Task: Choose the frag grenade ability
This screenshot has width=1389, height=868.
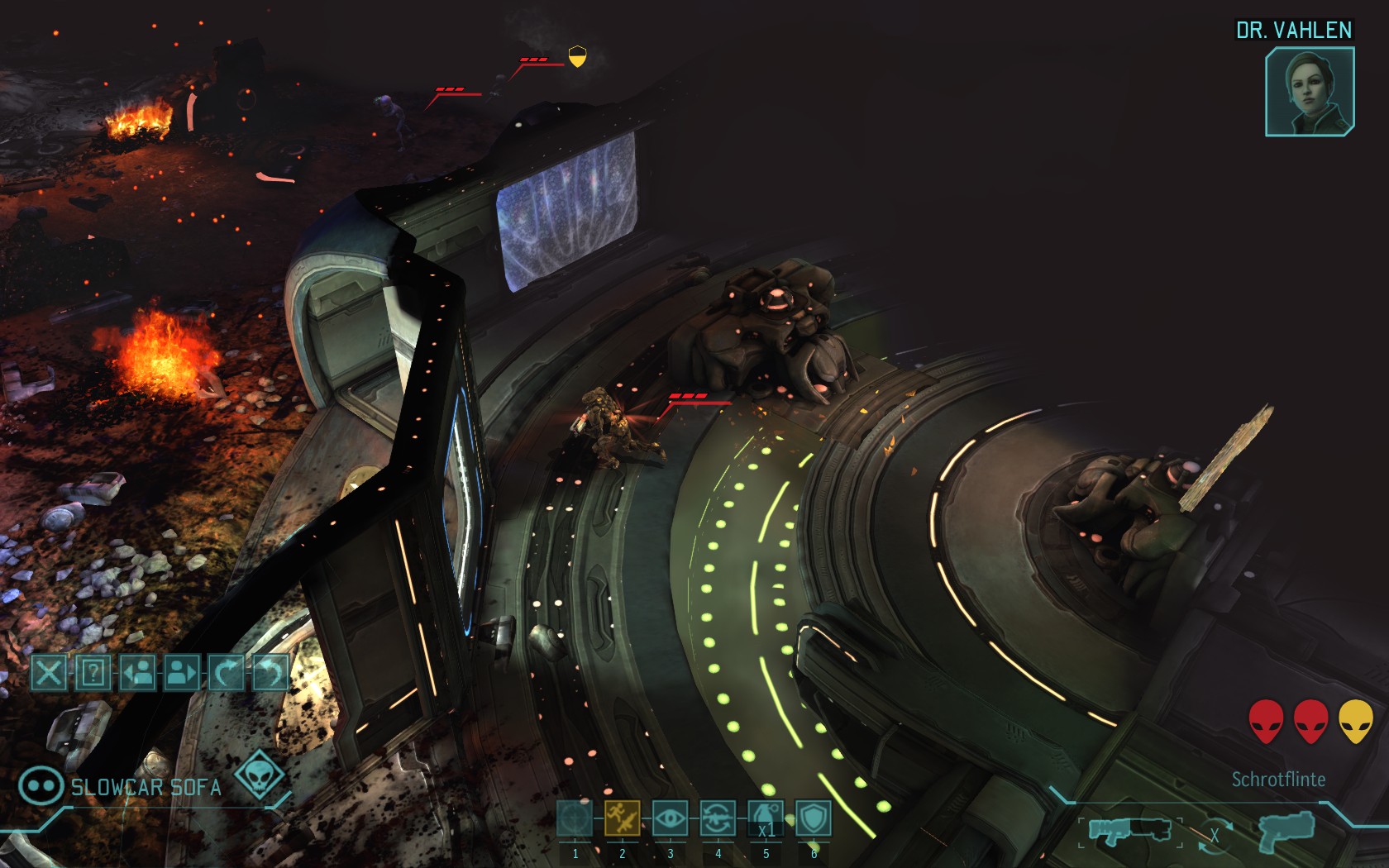Action: (x=766, y=819)
